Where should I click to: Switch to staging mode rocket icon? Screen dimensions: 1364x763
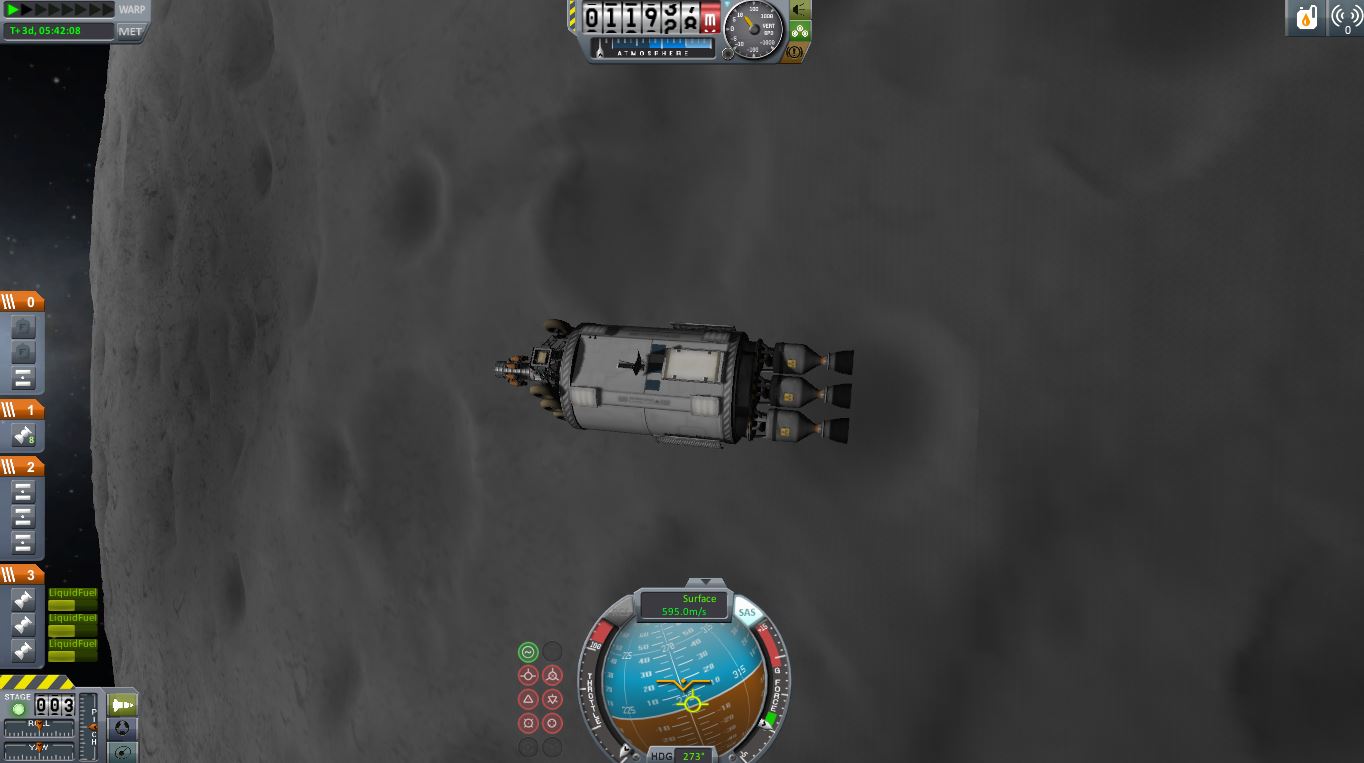tap(122, 705)
